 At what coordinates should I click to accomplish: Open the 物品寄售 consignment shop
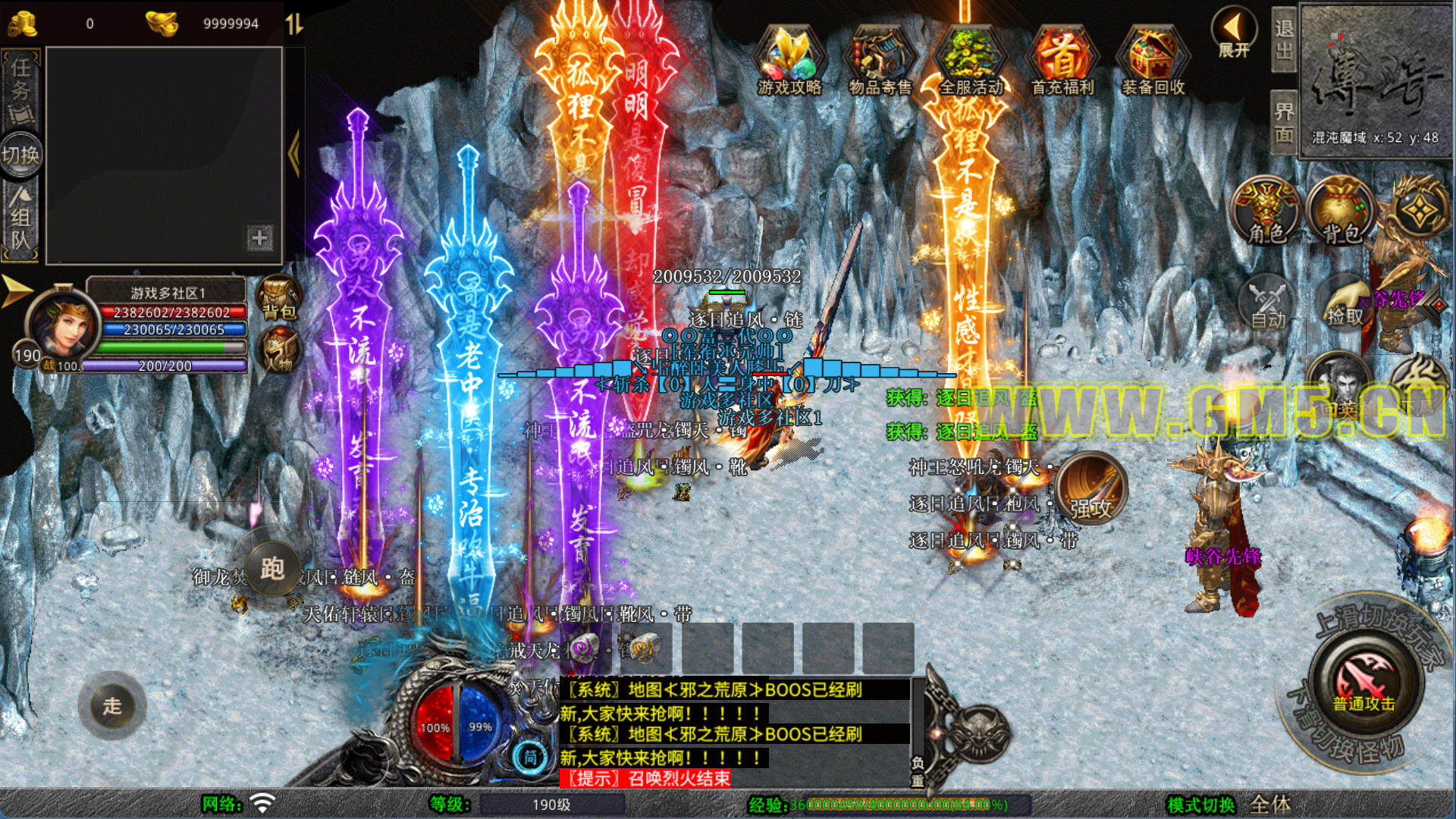pos(880,61)
